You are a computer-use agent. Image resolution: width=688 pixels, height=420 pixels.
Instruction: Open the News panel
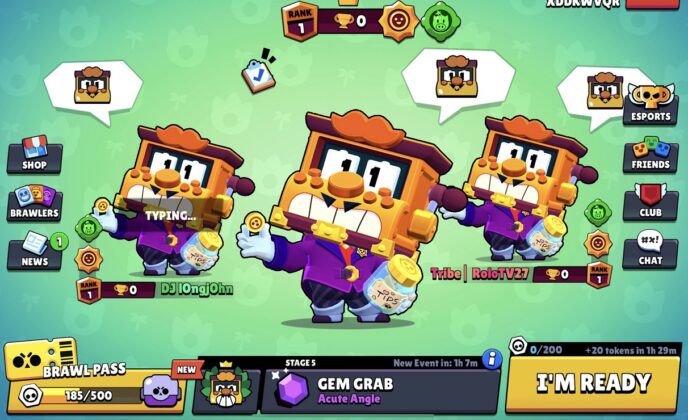click(x=34, y=252)
